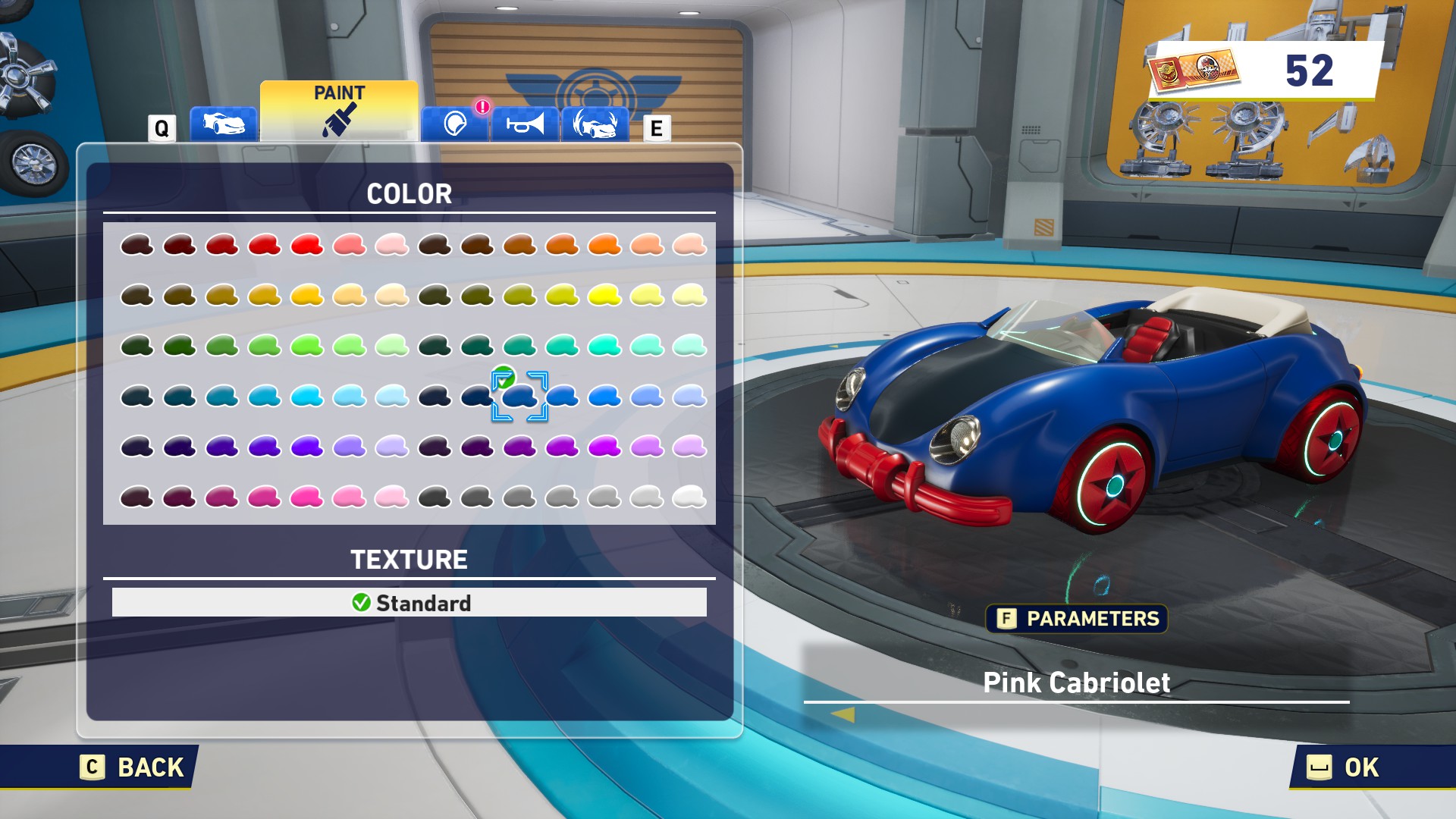The width and height of the screenshot is (1456, 819).
Task: Switch to the car body tab
Action: (x=223, y=124)
